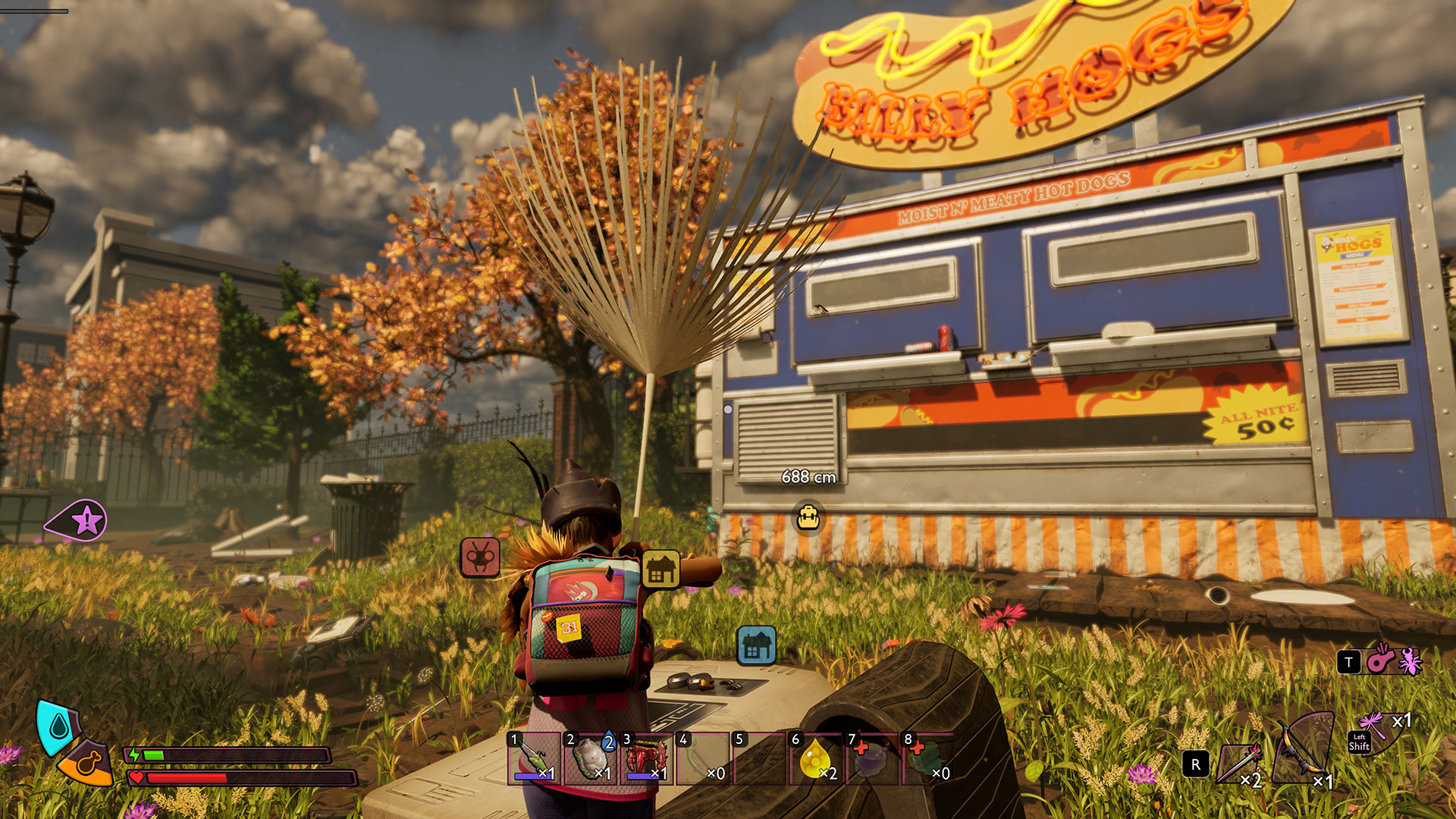Click the pink quest star marker
This screenshot has width=1456, height=819.
pyautogui.click(x=85, y=521)
